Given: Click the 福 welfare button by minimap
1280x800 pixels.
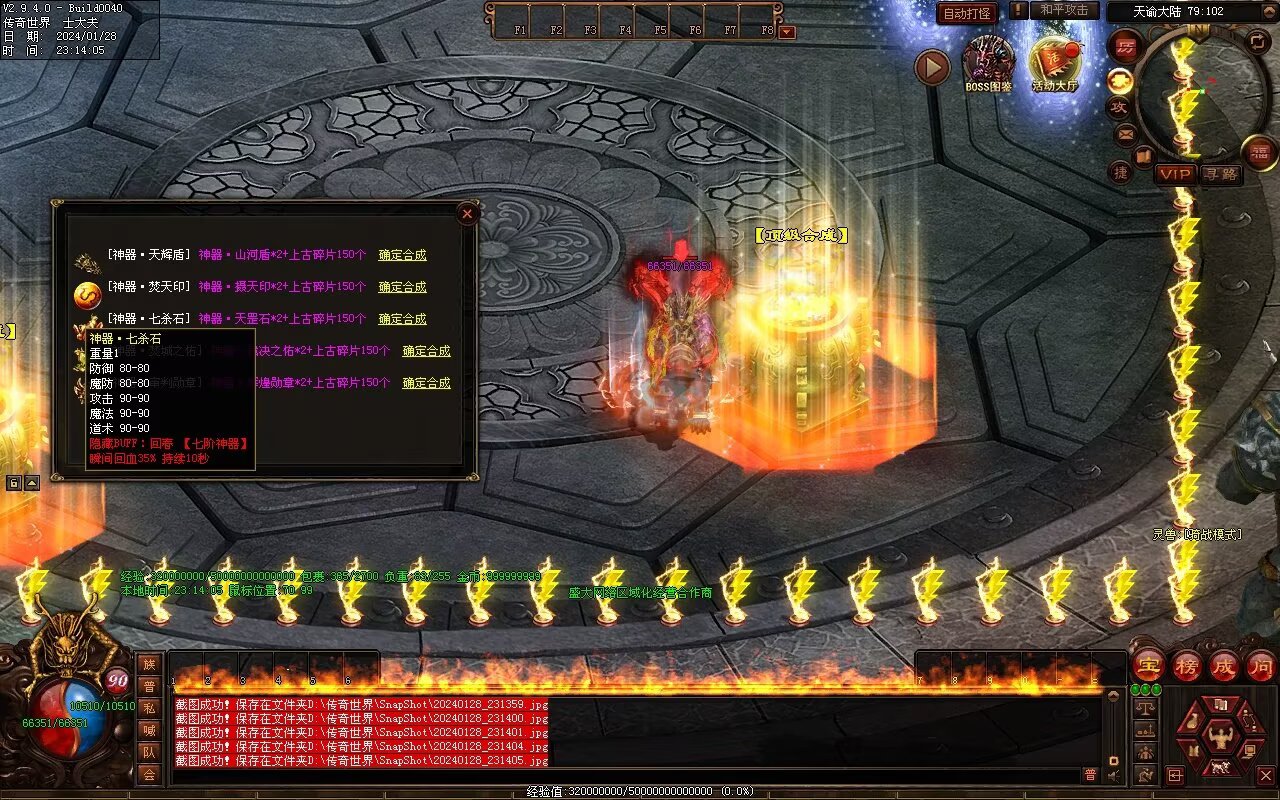Looking at the screenshot, I should pyautogui.click(x=1259, y=151).
